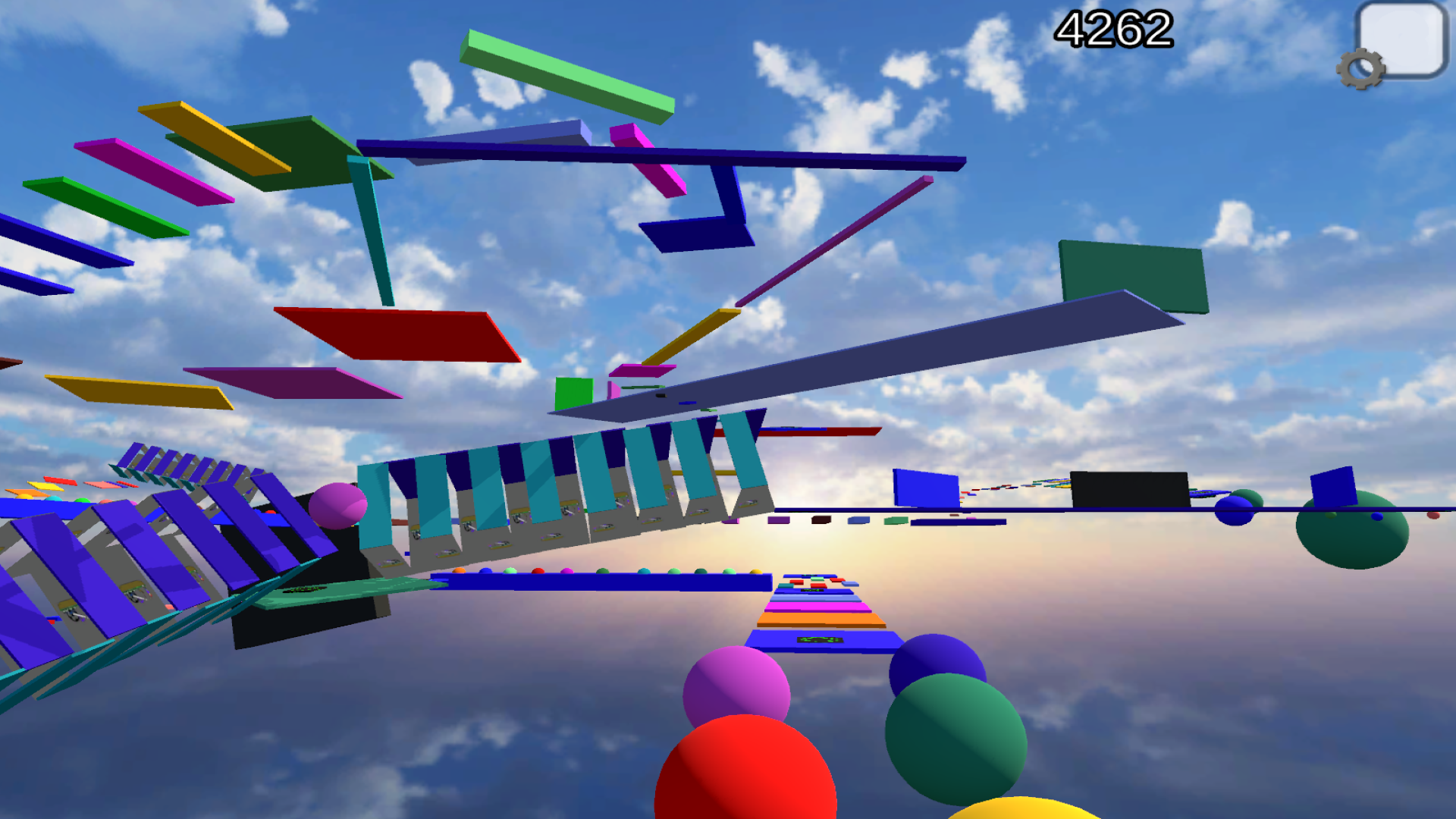Select the blue panel on the horizon
The image size is (1456, 819).
pos(924,489)
